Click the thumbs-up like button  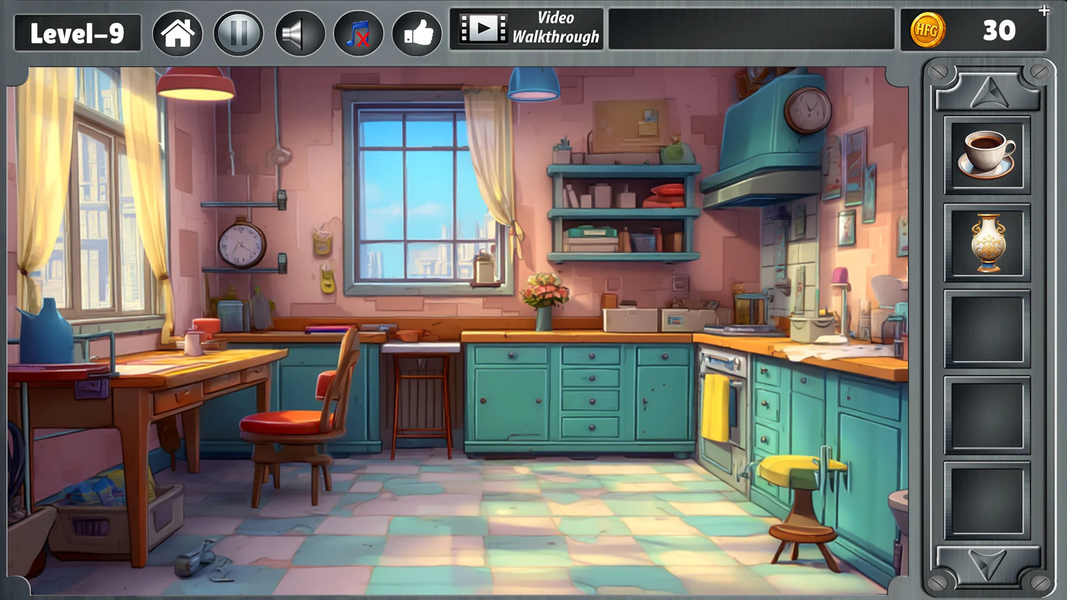click(417, 34)
